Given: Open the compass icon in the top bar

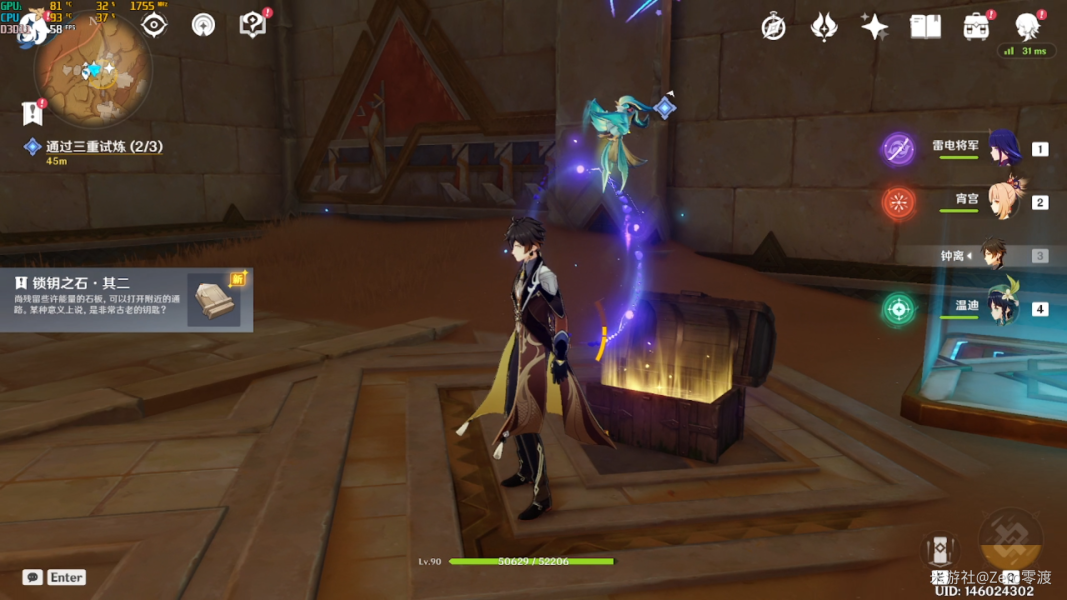Looking at the screenshot, I should [773, 27].
